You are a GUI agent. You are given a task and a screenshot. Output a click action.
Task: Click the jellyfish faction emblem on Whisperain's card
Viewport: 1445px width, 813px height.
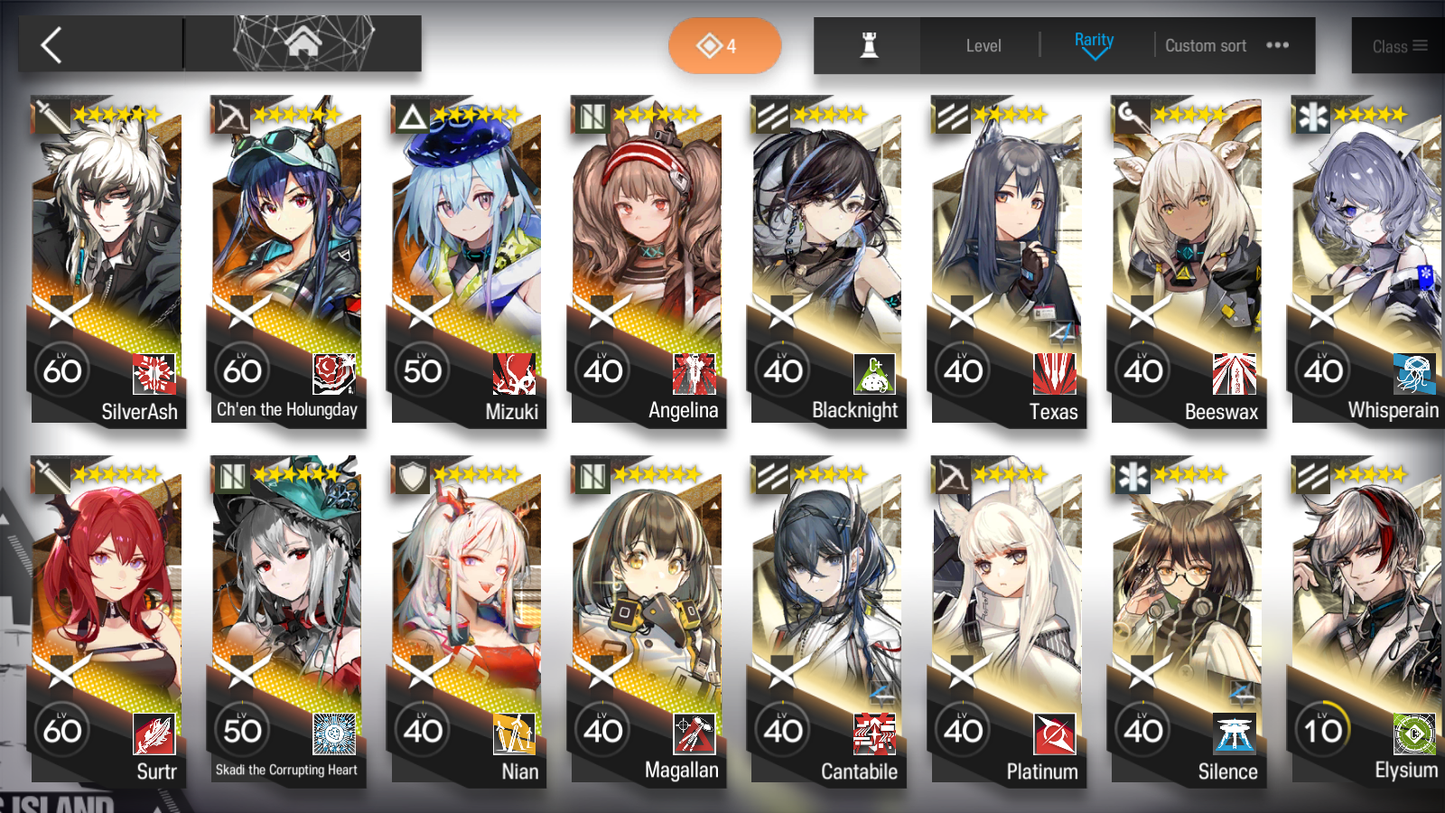pyautogui.click(x=1415, y=372)
